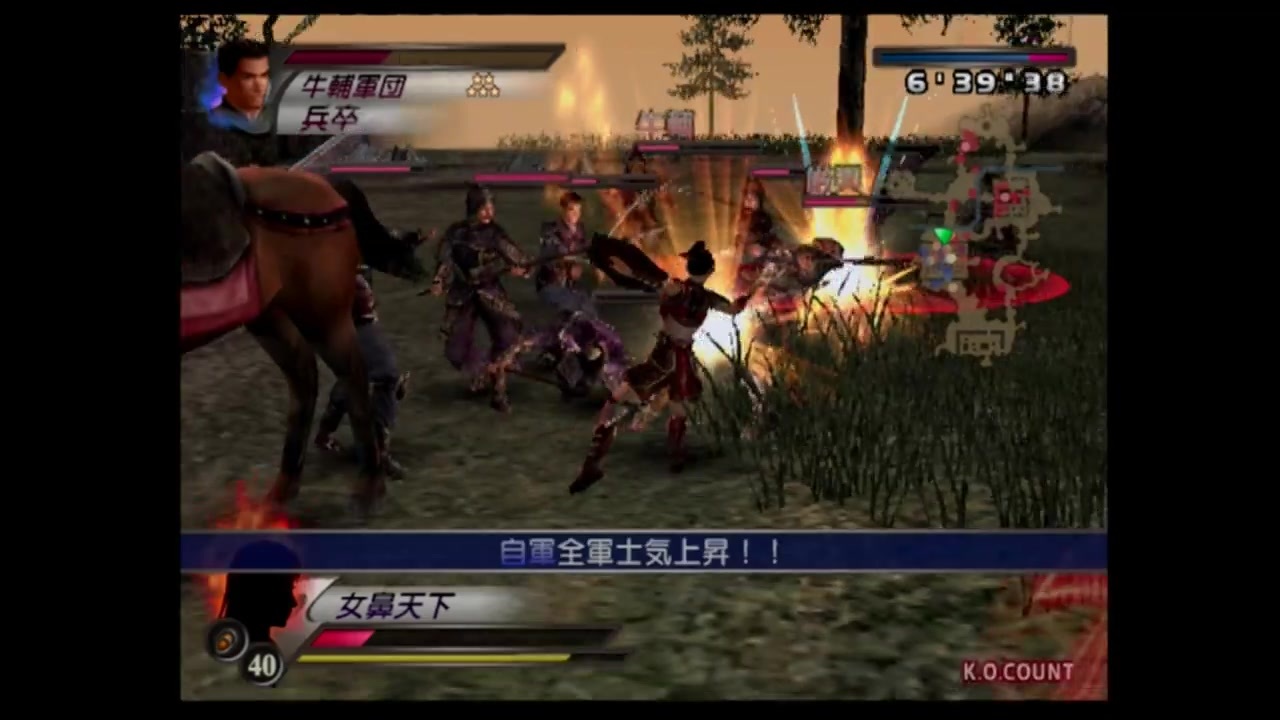Image resolution: width=1280 pixels, height=720 pixels.
Task: Click the kill count badge showing 40
Action: click(x=262, y=666)
